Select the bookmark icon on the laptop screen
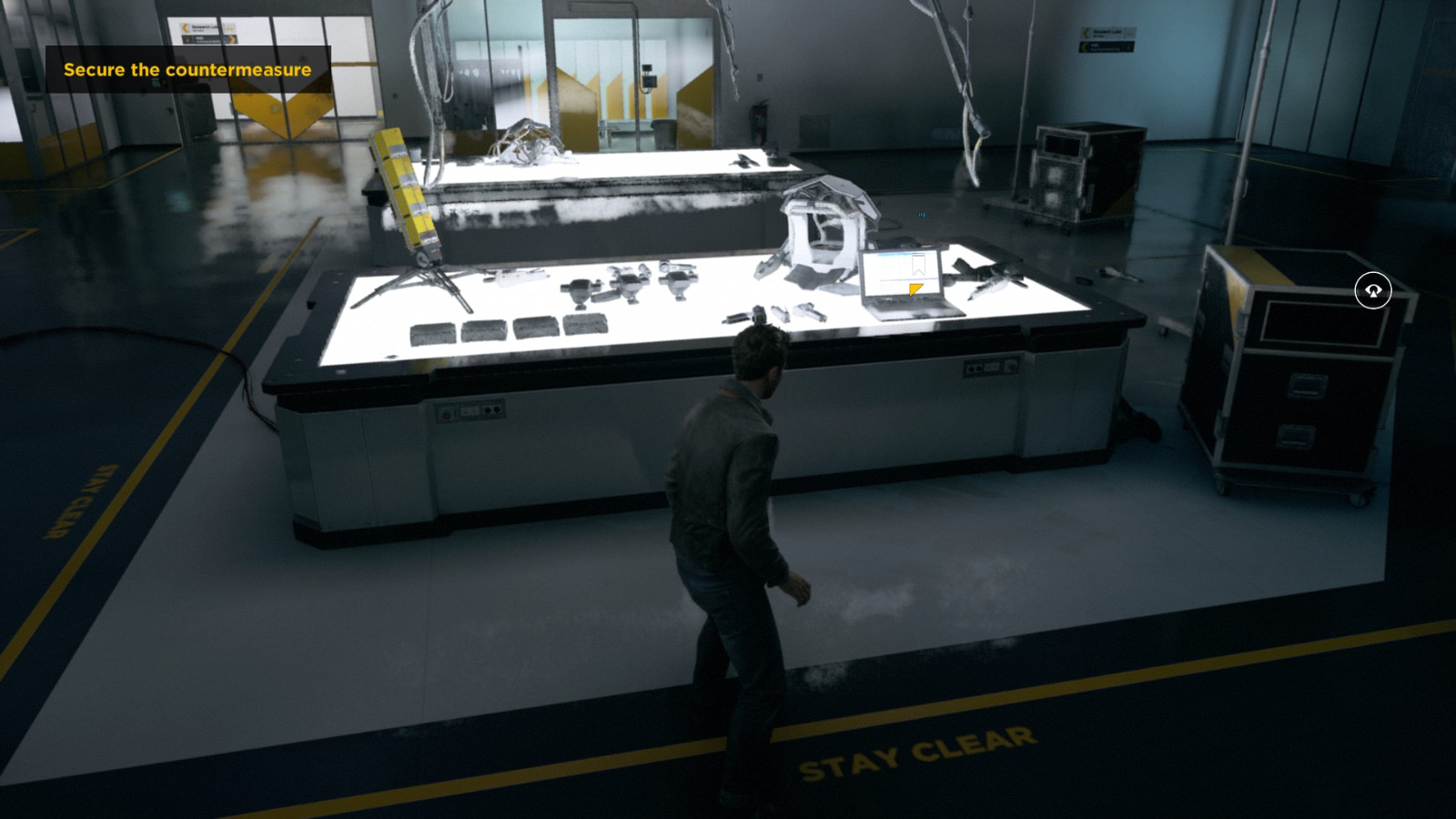 (918, 265)
